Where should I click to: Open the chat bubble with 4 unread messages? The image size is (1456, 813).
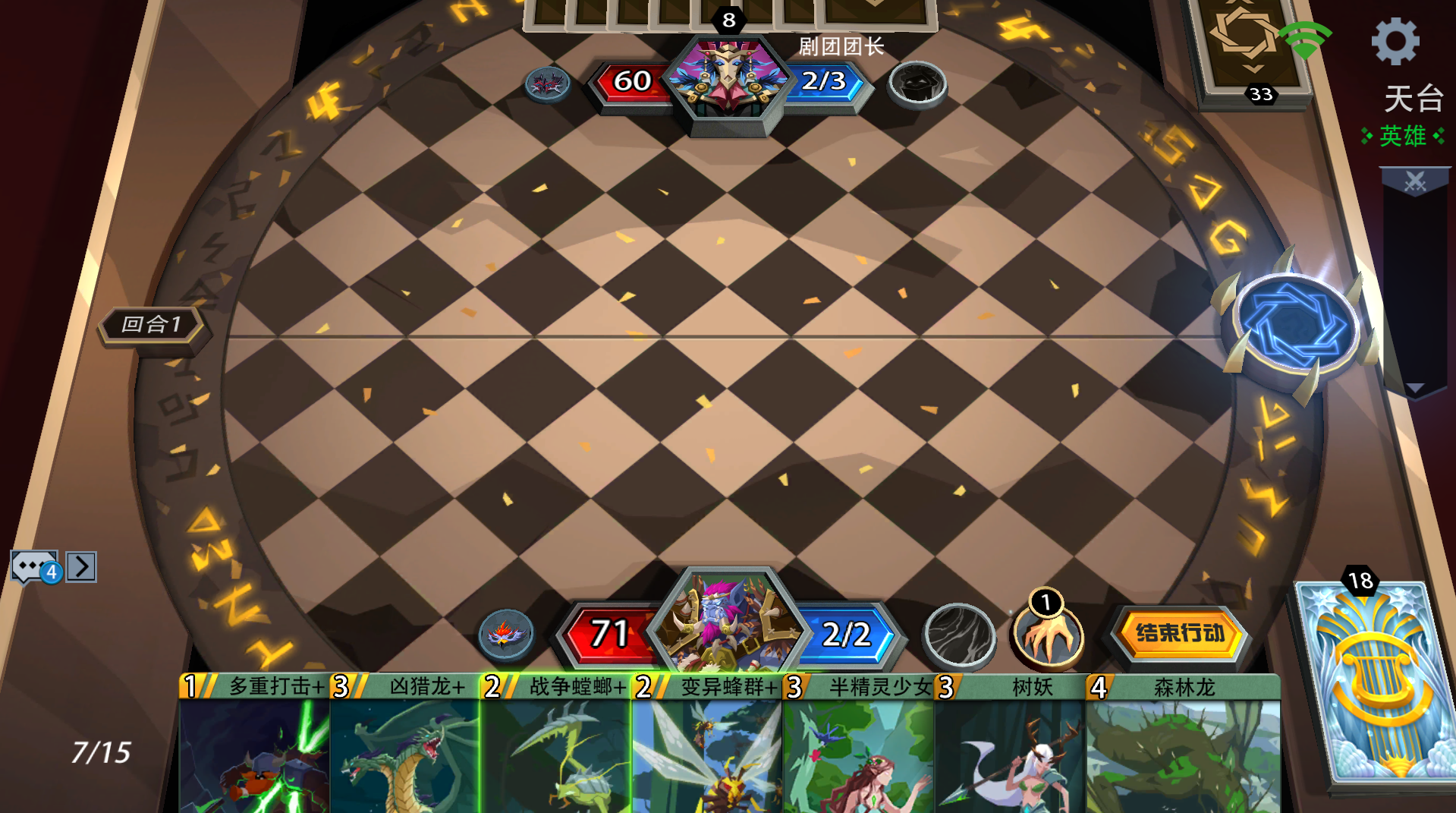[x=32, y=565]
